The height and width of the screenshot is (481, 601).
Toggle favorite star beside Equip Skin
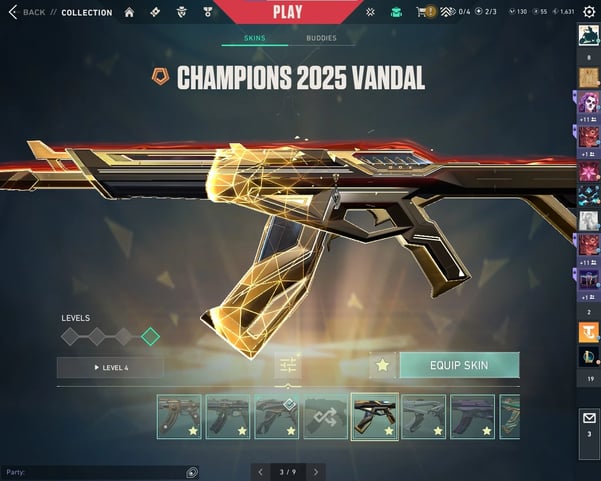[x=382, y=365]
